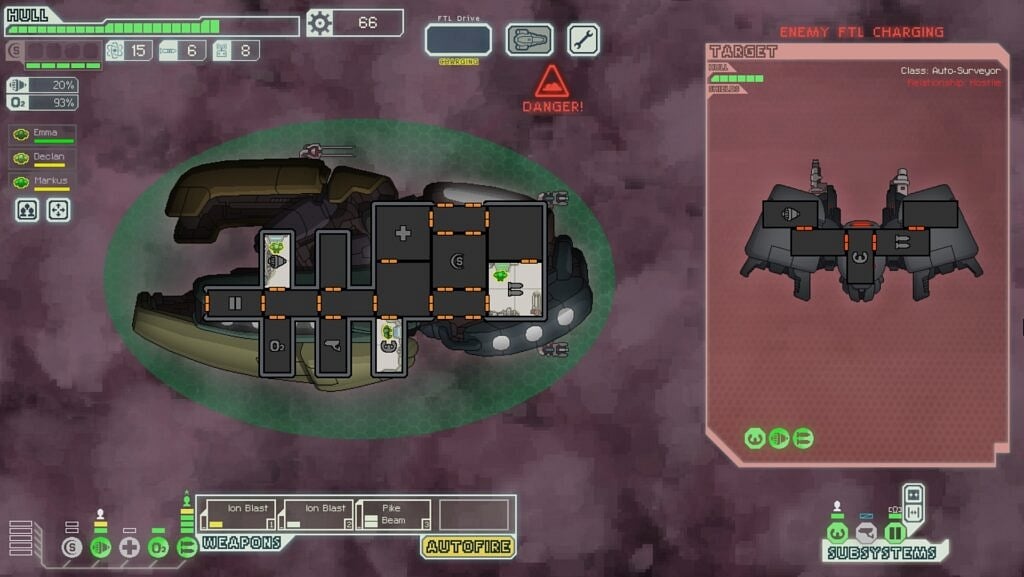Click the return crew to stations icon
The image size is (1024, 577).
pos(59,210)
